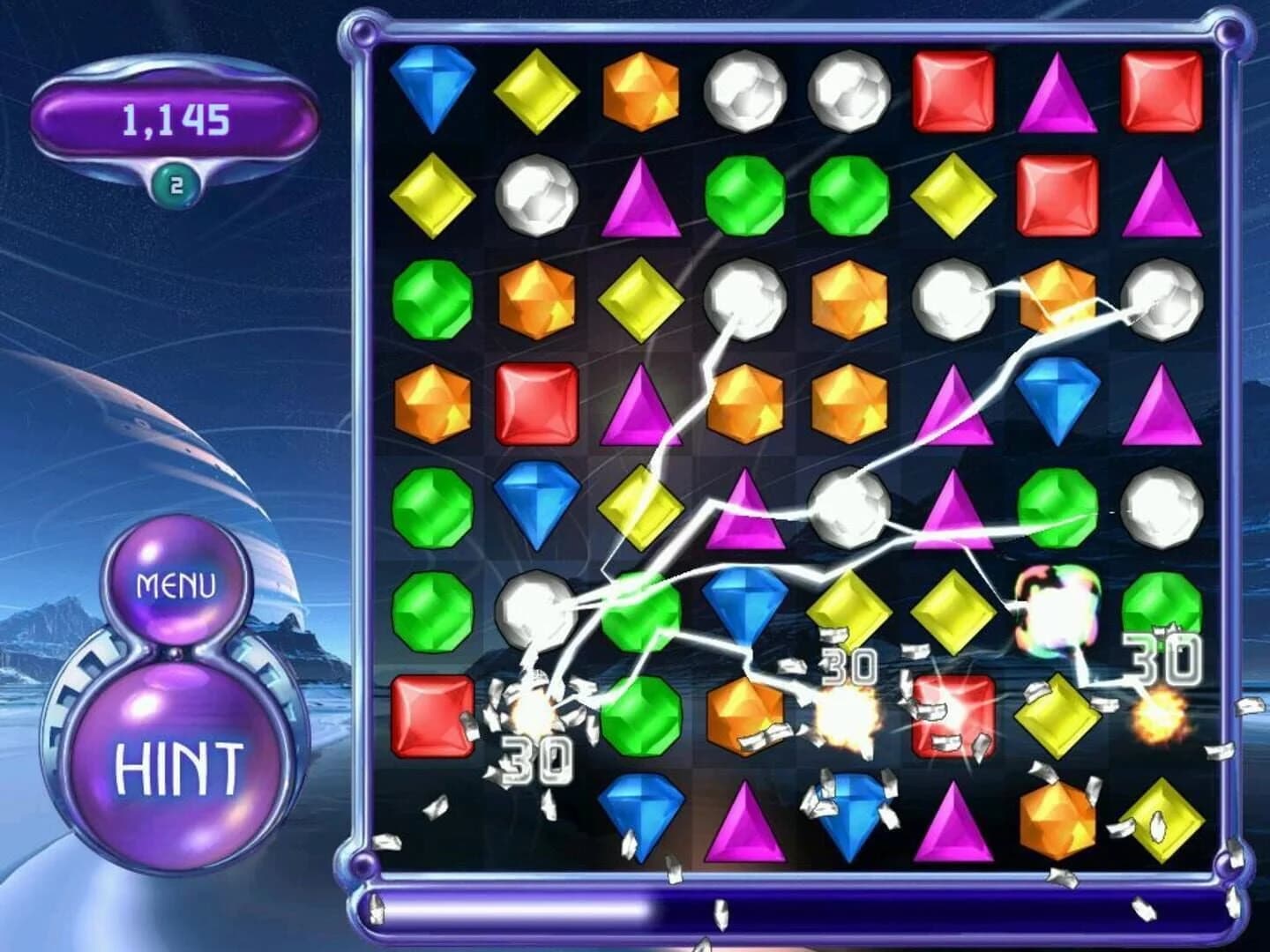The height and width of the screenshot is (952, 1270).
Task: Select the magenta triangle in the center column
Action: coord(745,511)
